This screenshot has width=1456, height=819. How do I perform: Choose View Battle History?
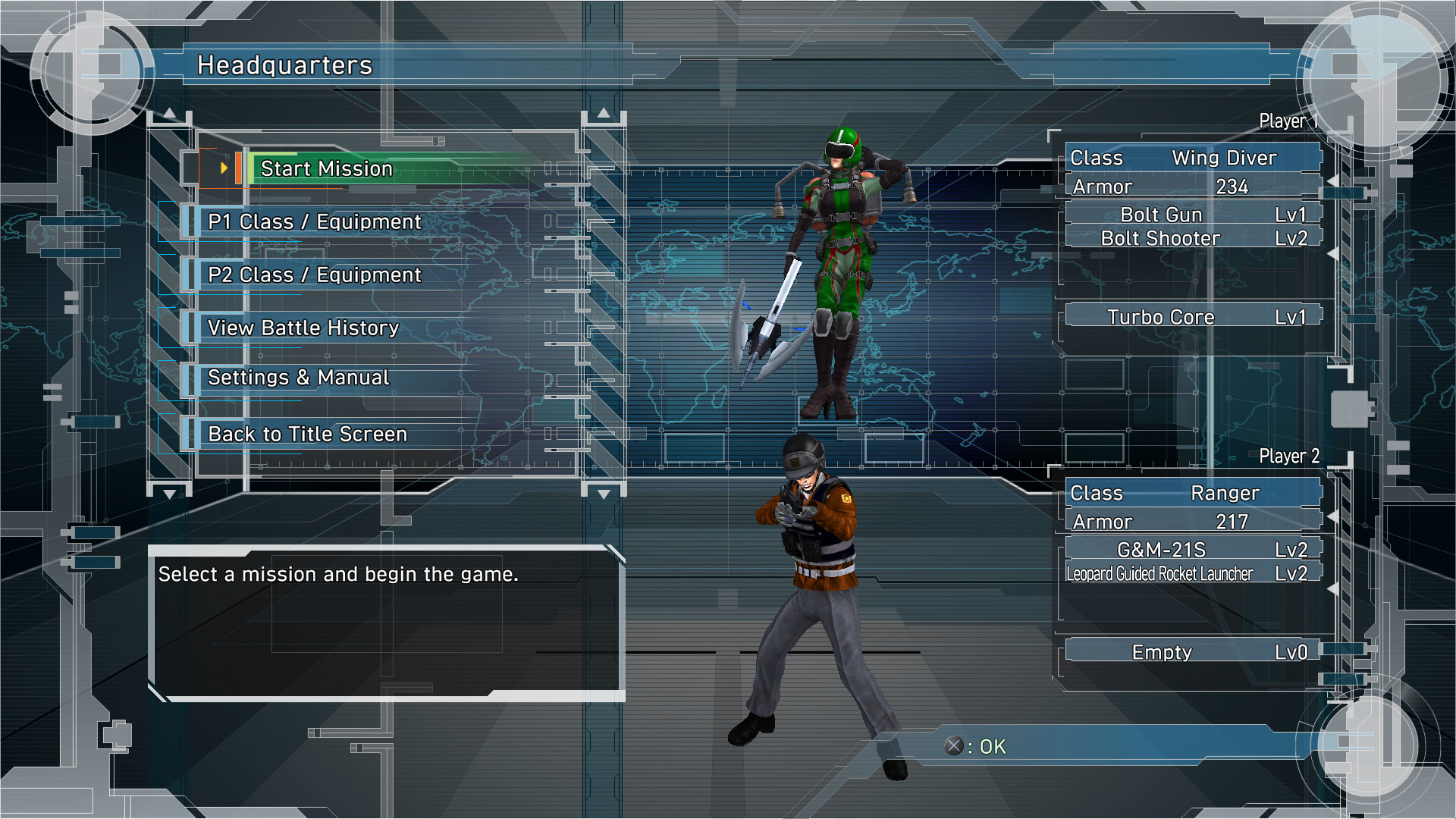[x=303, y=328]
